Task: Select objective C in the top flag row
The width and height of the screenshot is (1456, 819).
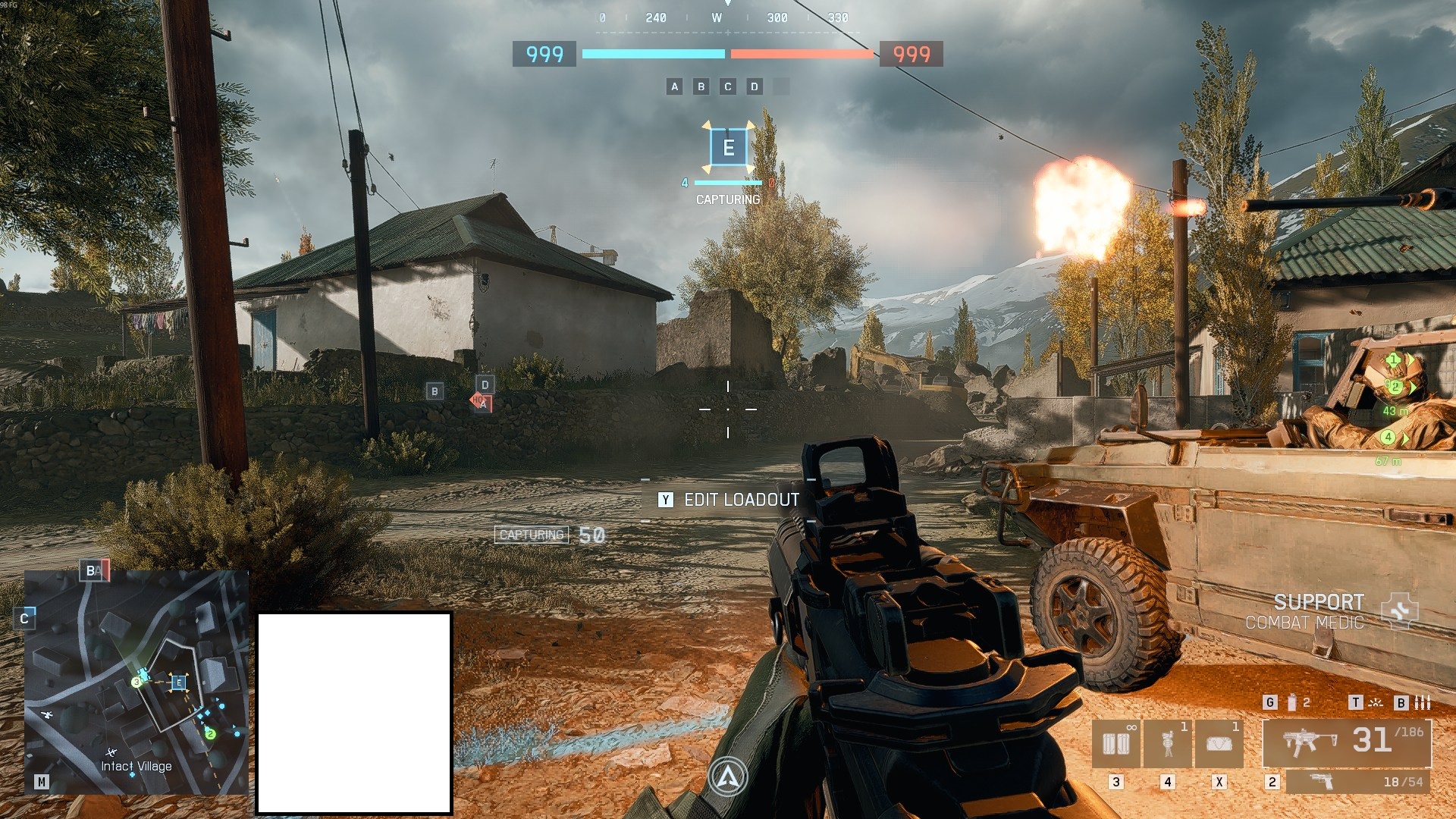Action: click(x=727, y=86)
